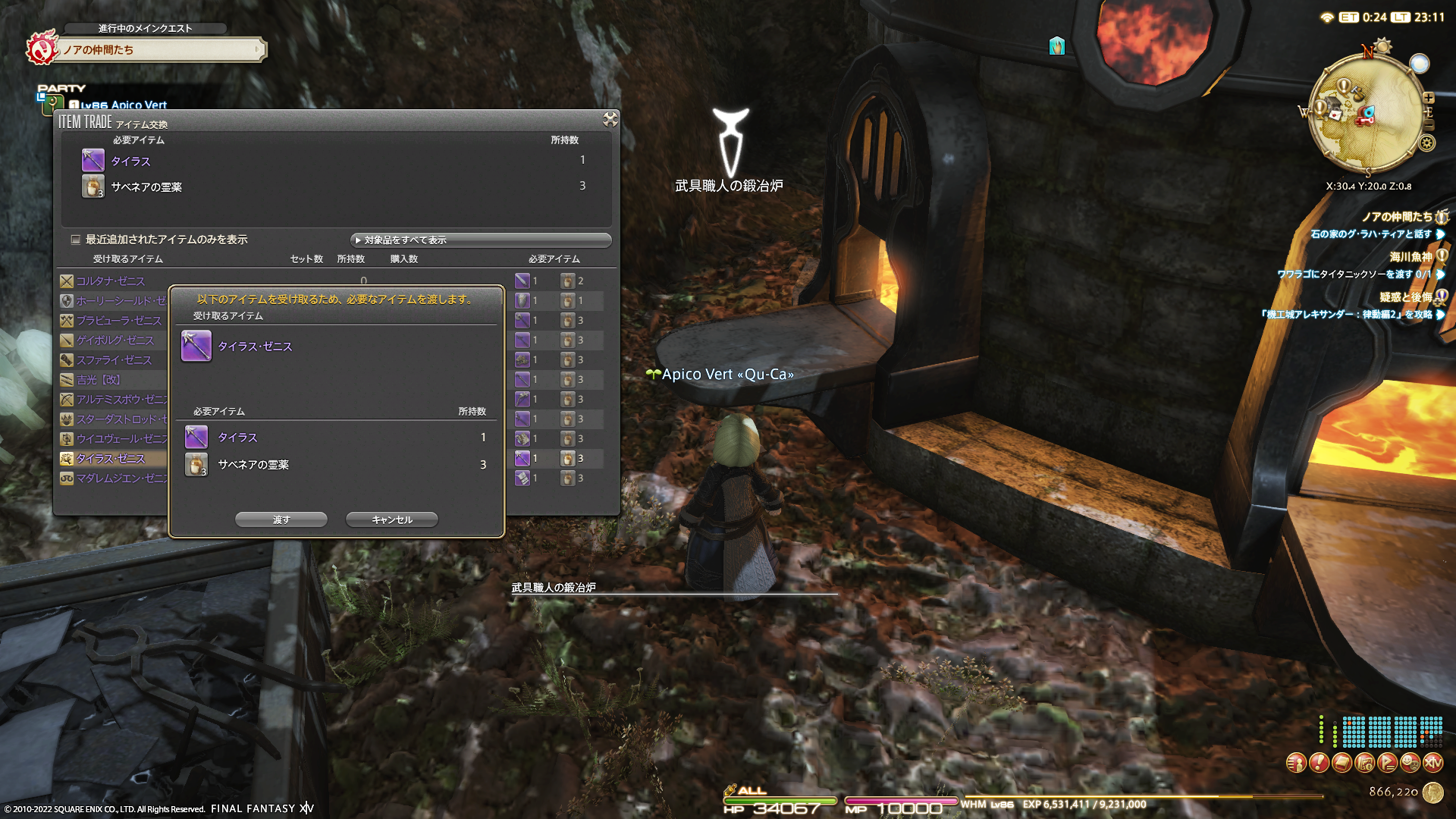This screenshot has height=819, width=1456.
Task: Select the 海川魚神 quest in the tracker
Action: 1410,257
